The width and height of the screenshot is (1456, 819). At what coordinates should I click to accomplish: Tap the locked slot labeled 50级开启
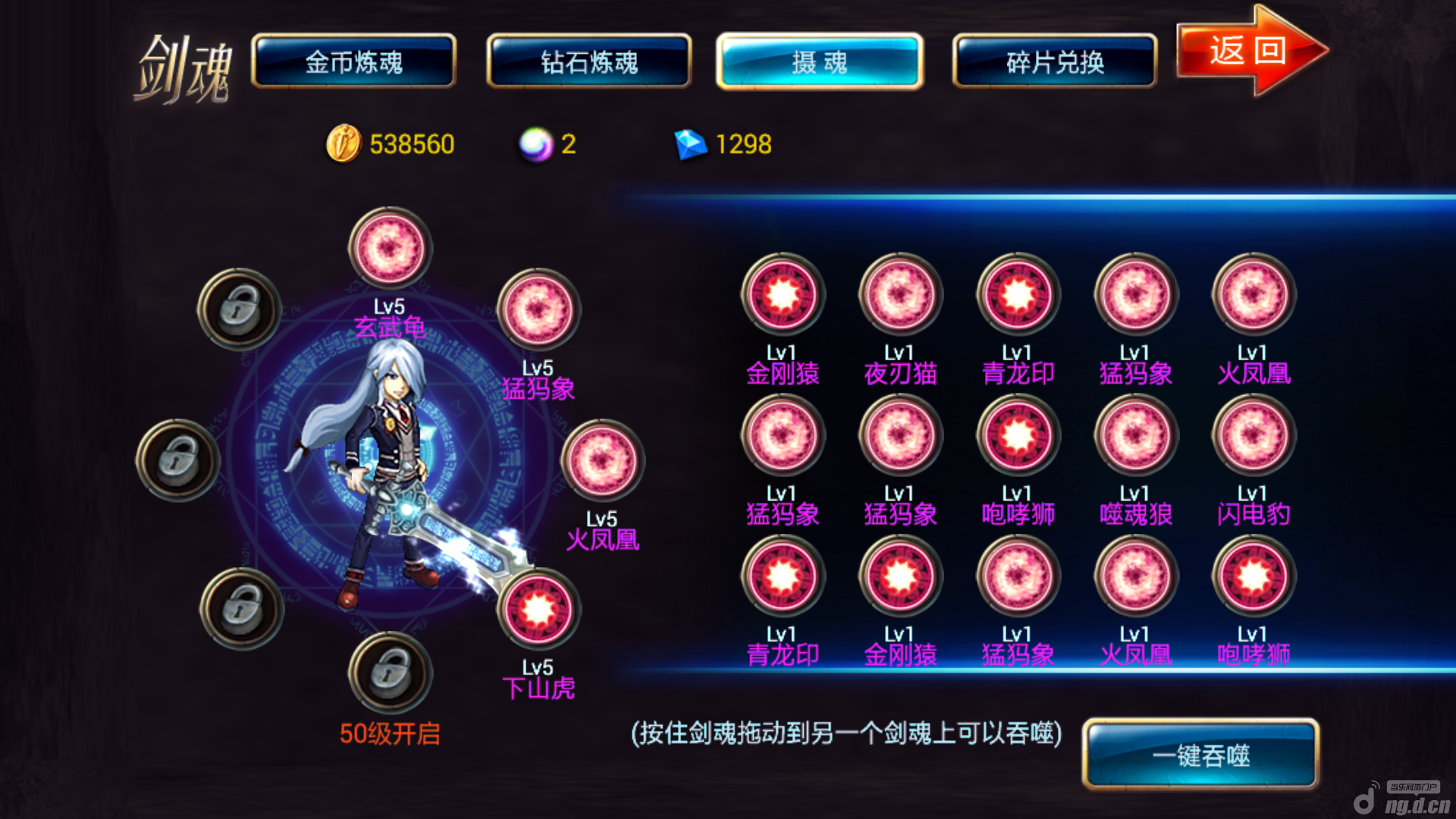(390, 673)
